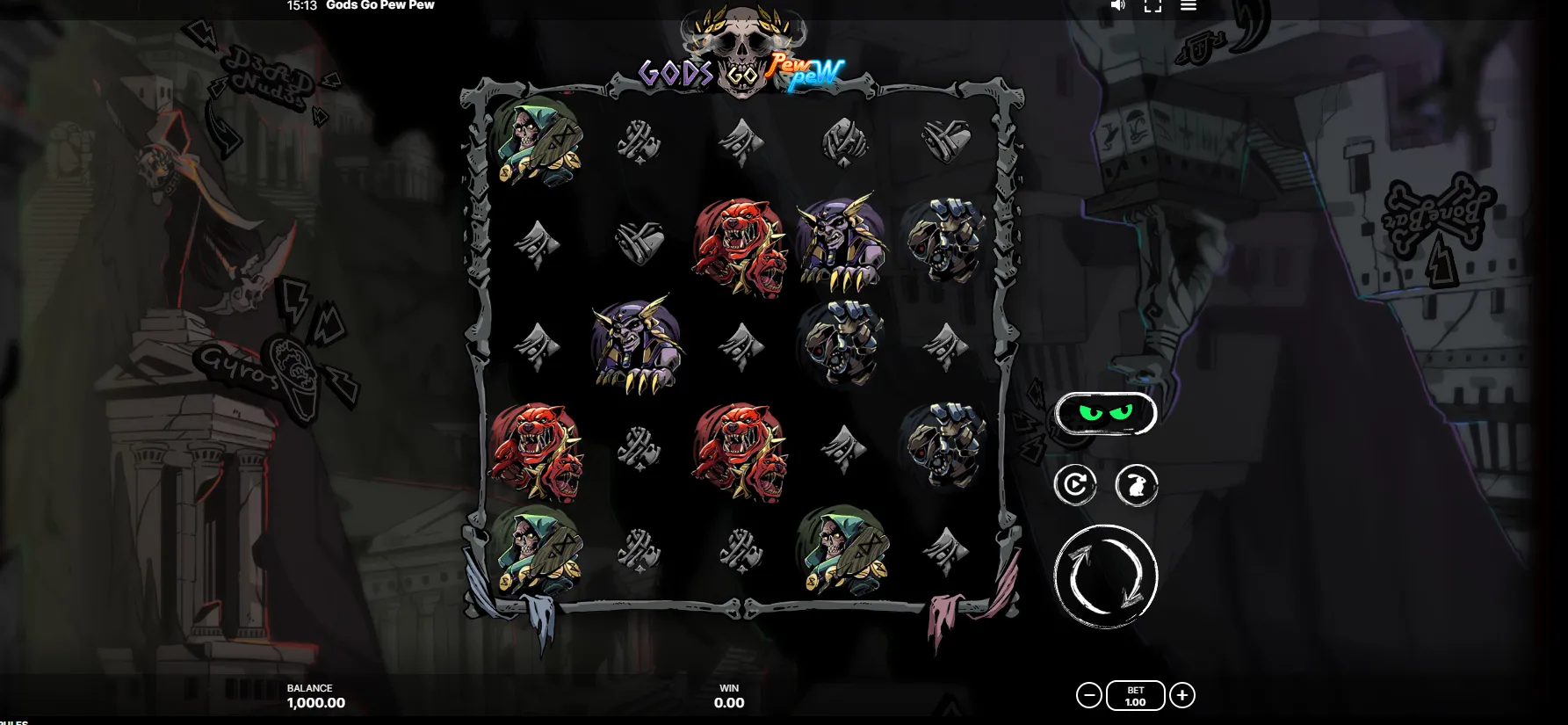Spin the reels with the circular arrows button
1568x725 pixels.
pyautogui.click(x=1105, y=576)
